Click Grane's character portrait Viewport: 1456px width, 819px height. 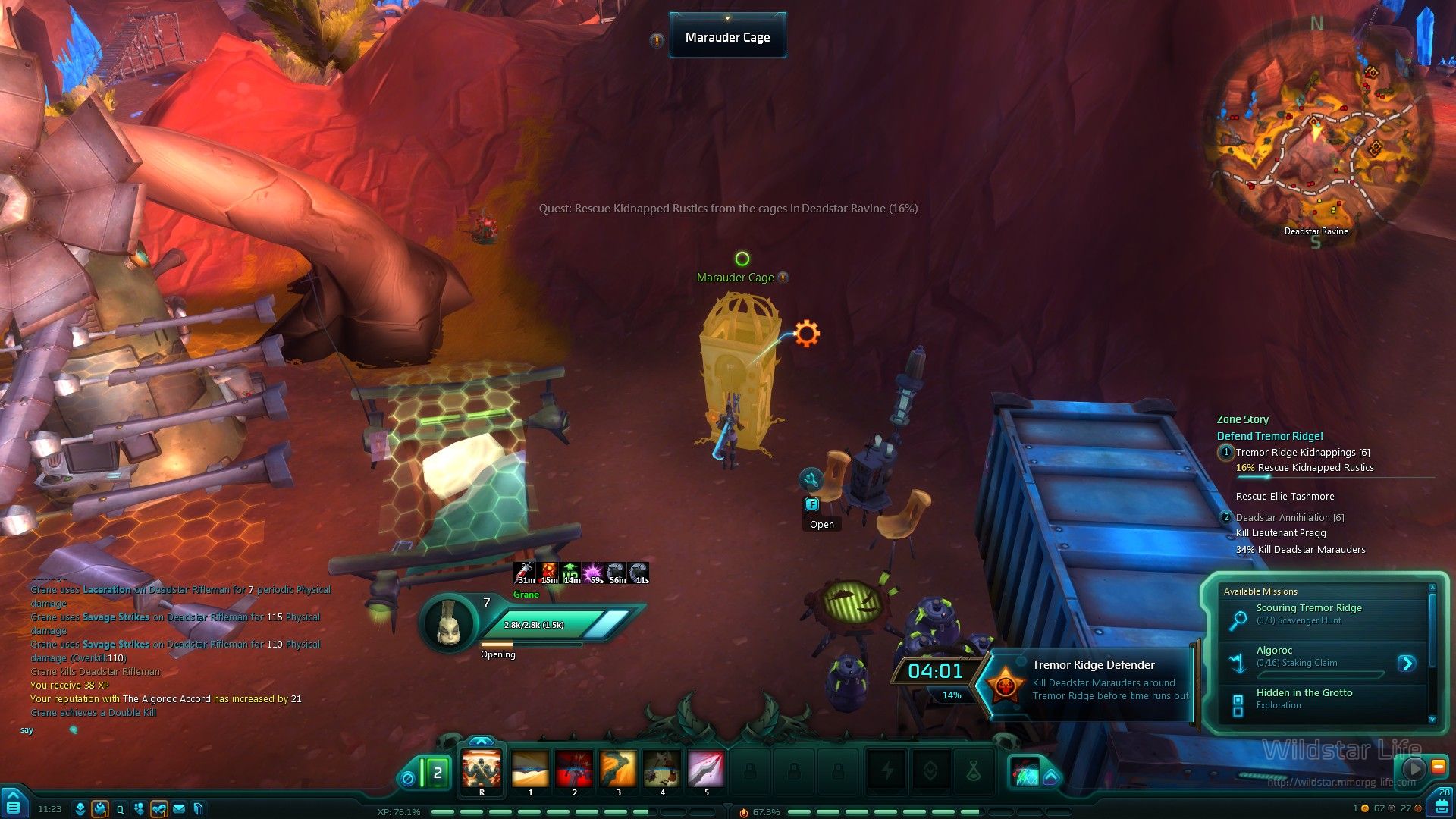click(x=449, y=623)
